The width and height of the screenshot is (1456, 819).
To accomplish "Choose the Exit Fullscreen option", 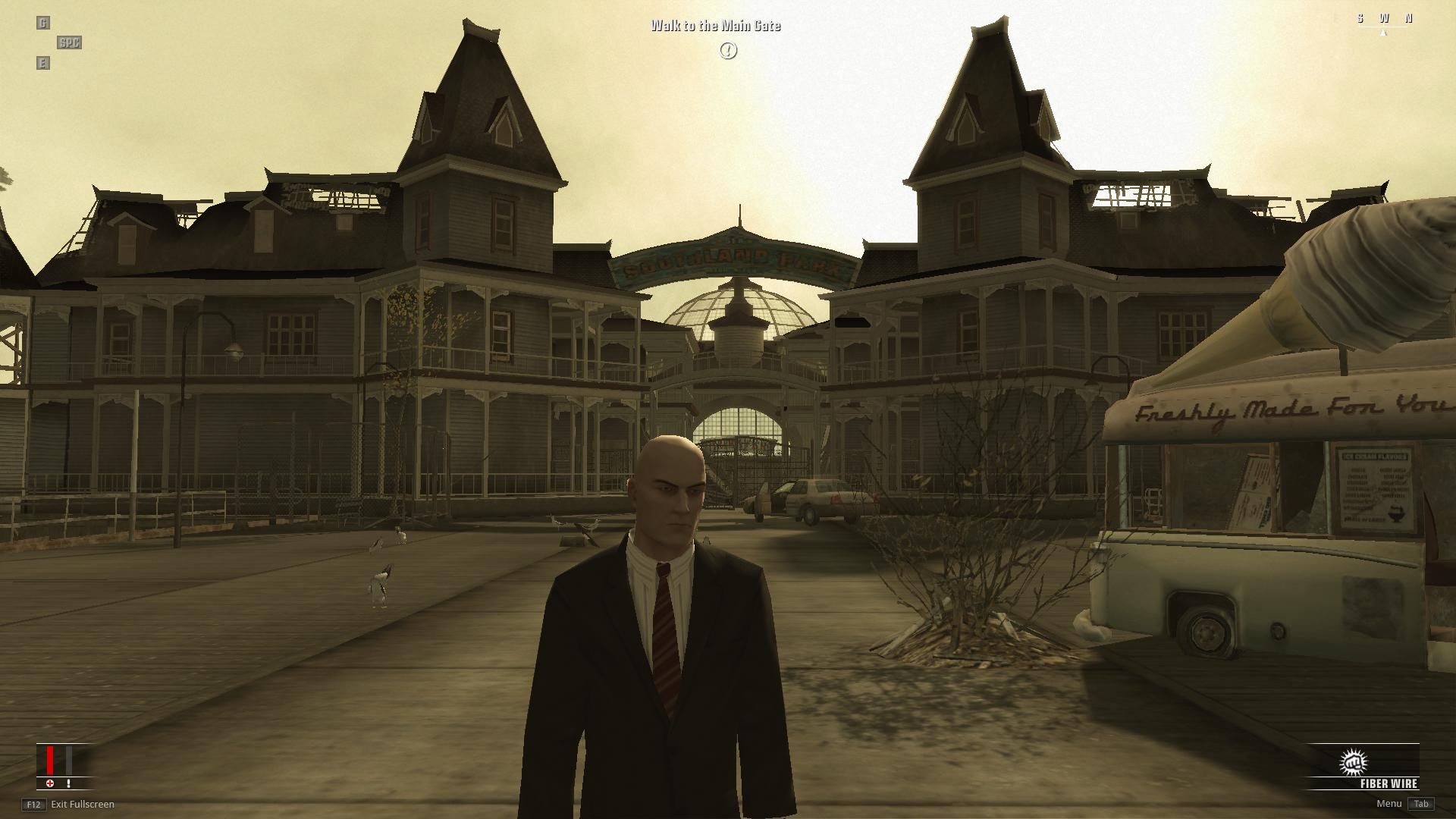I will [82, 804].
